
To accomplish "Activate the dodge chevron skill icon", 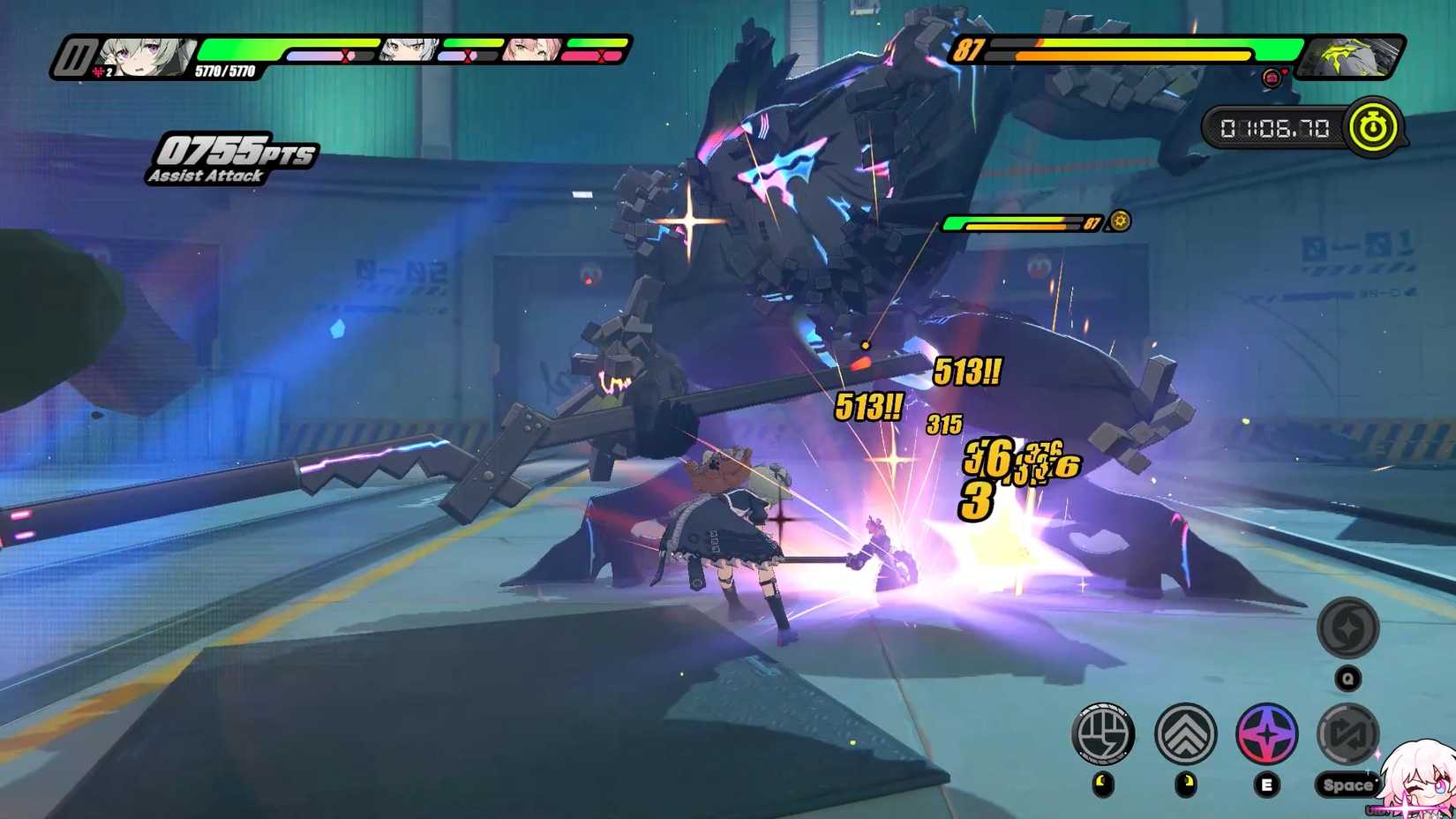I will (x=1184, y=734).
